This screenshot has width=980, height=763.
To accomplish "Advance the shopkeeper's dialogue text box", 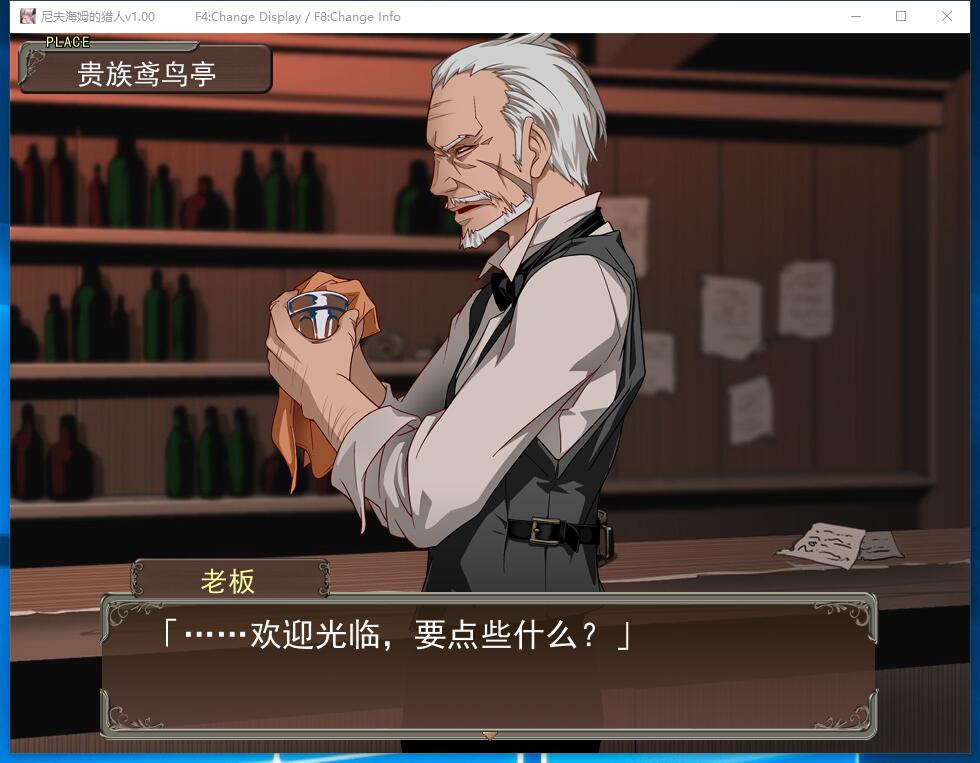I will (x=488, y=665).
